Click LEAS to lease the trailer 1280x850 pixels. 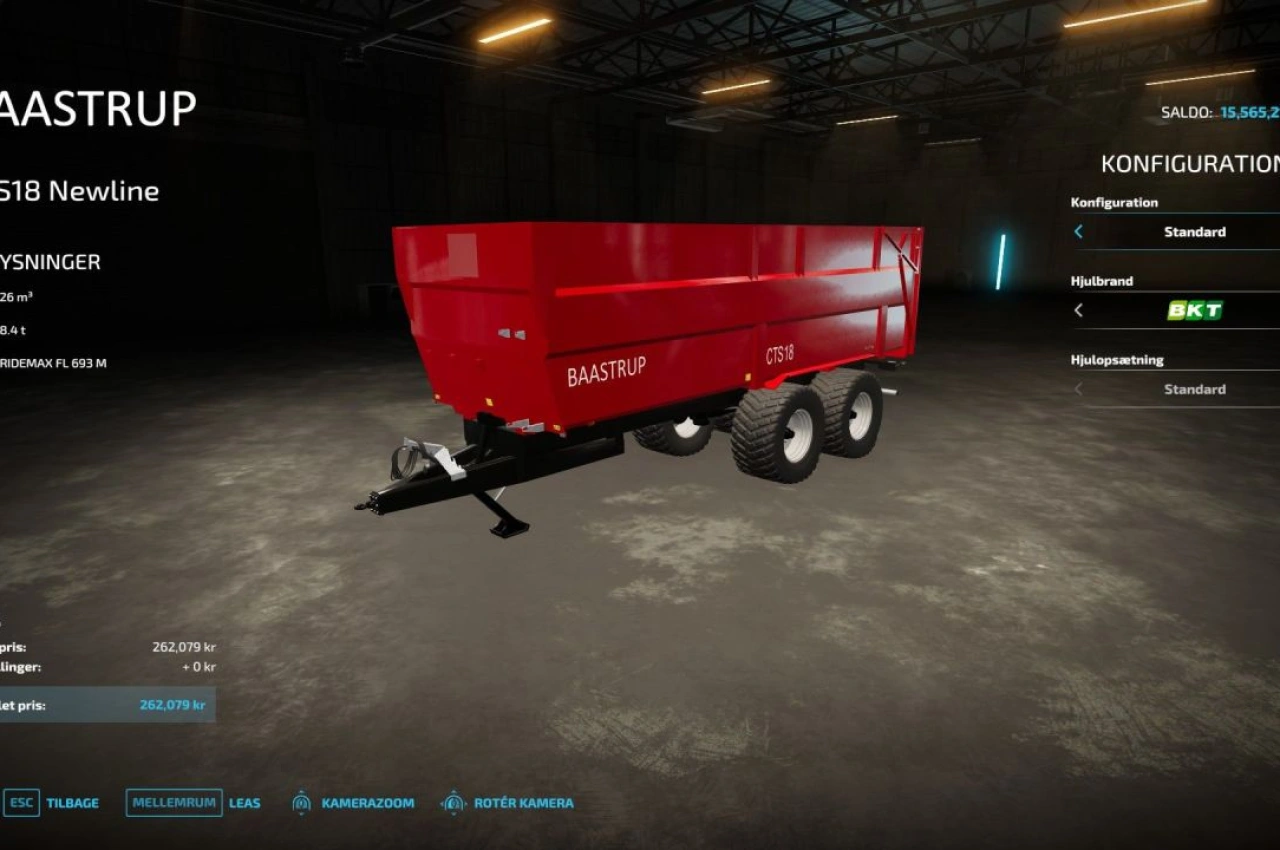(x=244, y=802)
